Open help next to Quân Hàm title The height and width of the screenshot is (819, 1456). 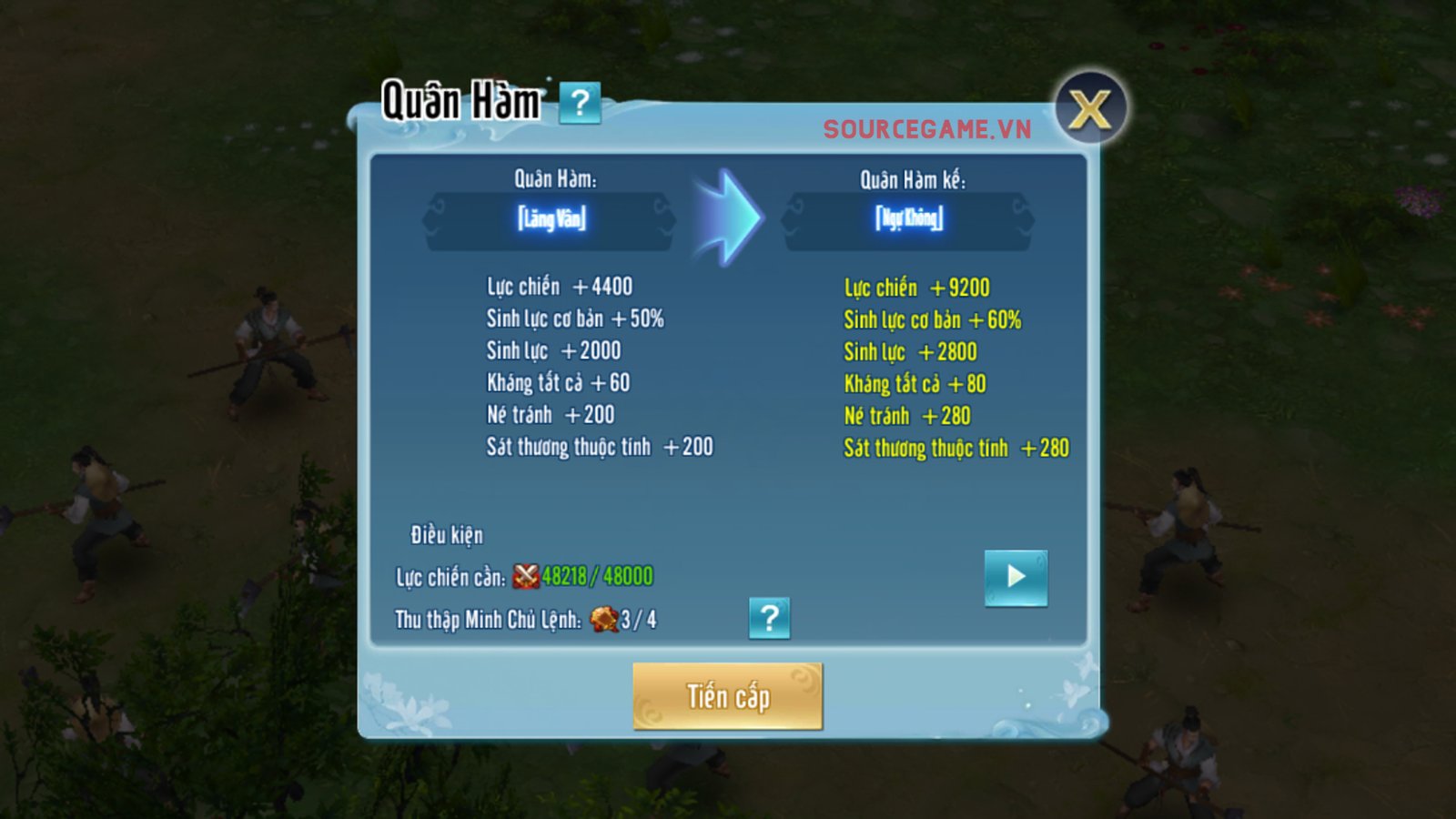tap(580, 104)
